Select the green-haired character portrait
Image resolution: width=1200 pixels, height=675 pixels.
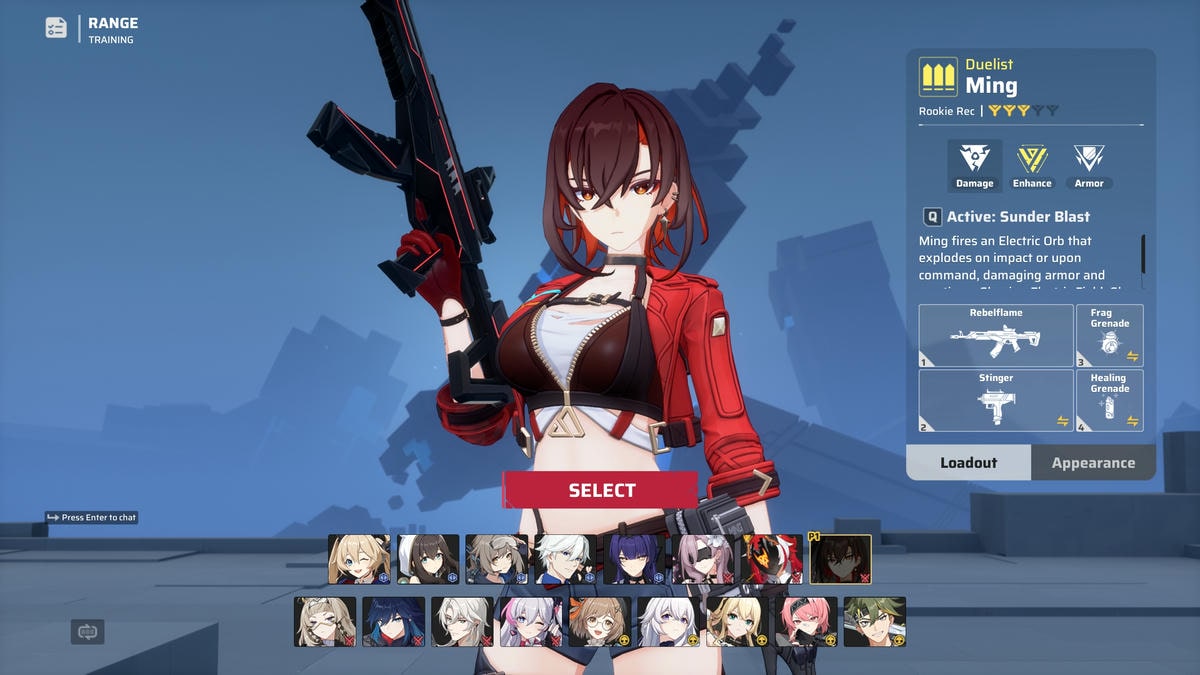pos(874,622)
